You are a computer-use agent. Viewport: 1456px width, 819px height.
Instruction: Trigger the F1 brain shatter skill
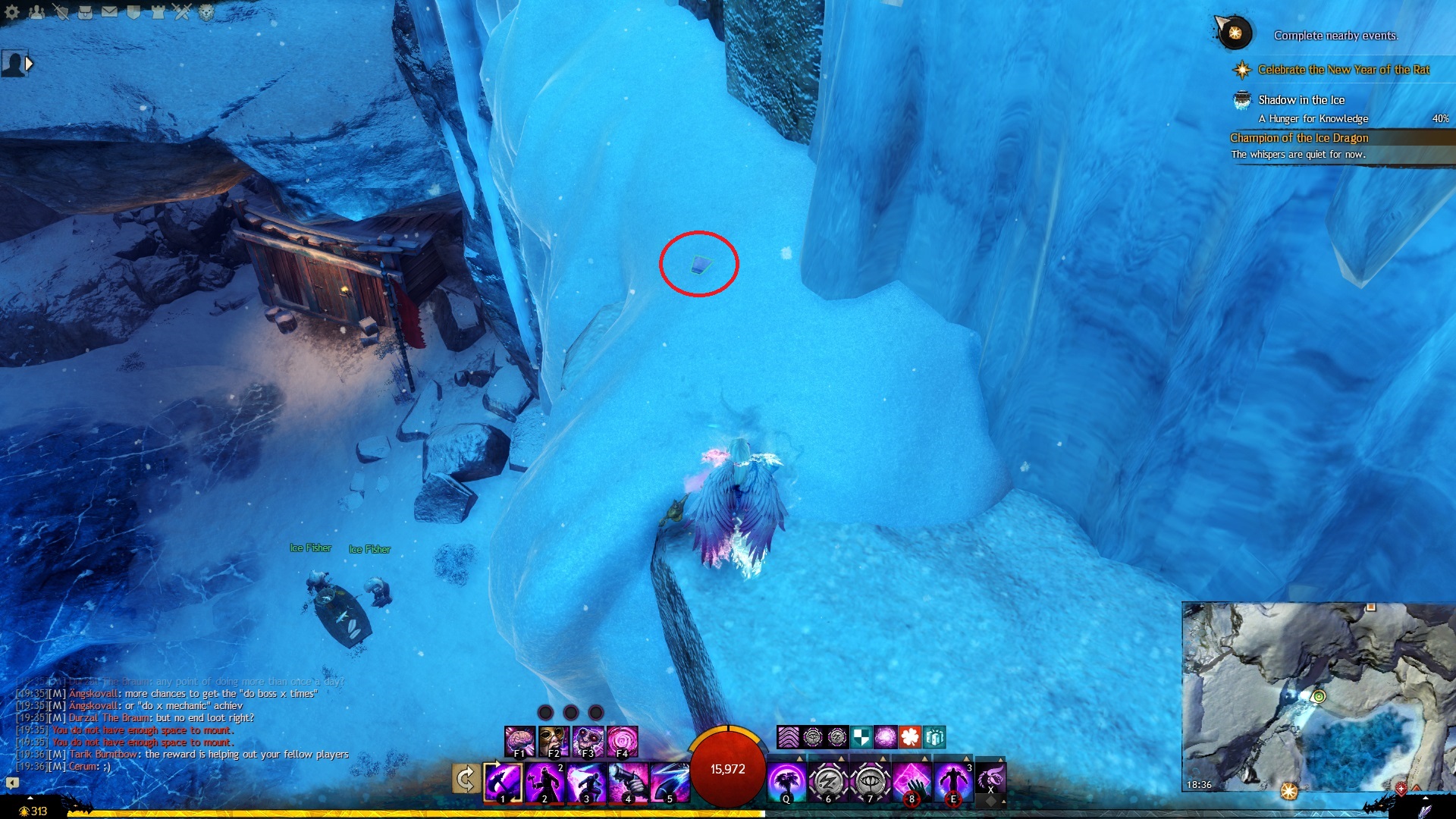point(520,741)
